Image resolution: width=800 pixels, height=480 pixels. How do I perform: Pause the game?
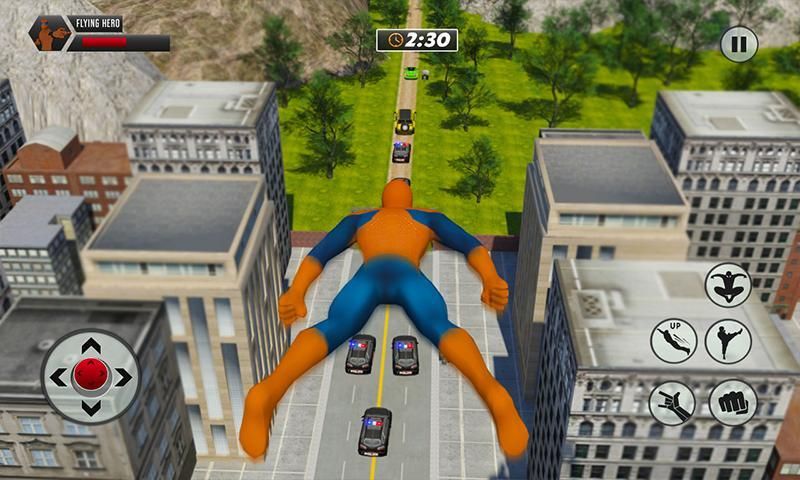pyautogui.click(x=739, y=44)
